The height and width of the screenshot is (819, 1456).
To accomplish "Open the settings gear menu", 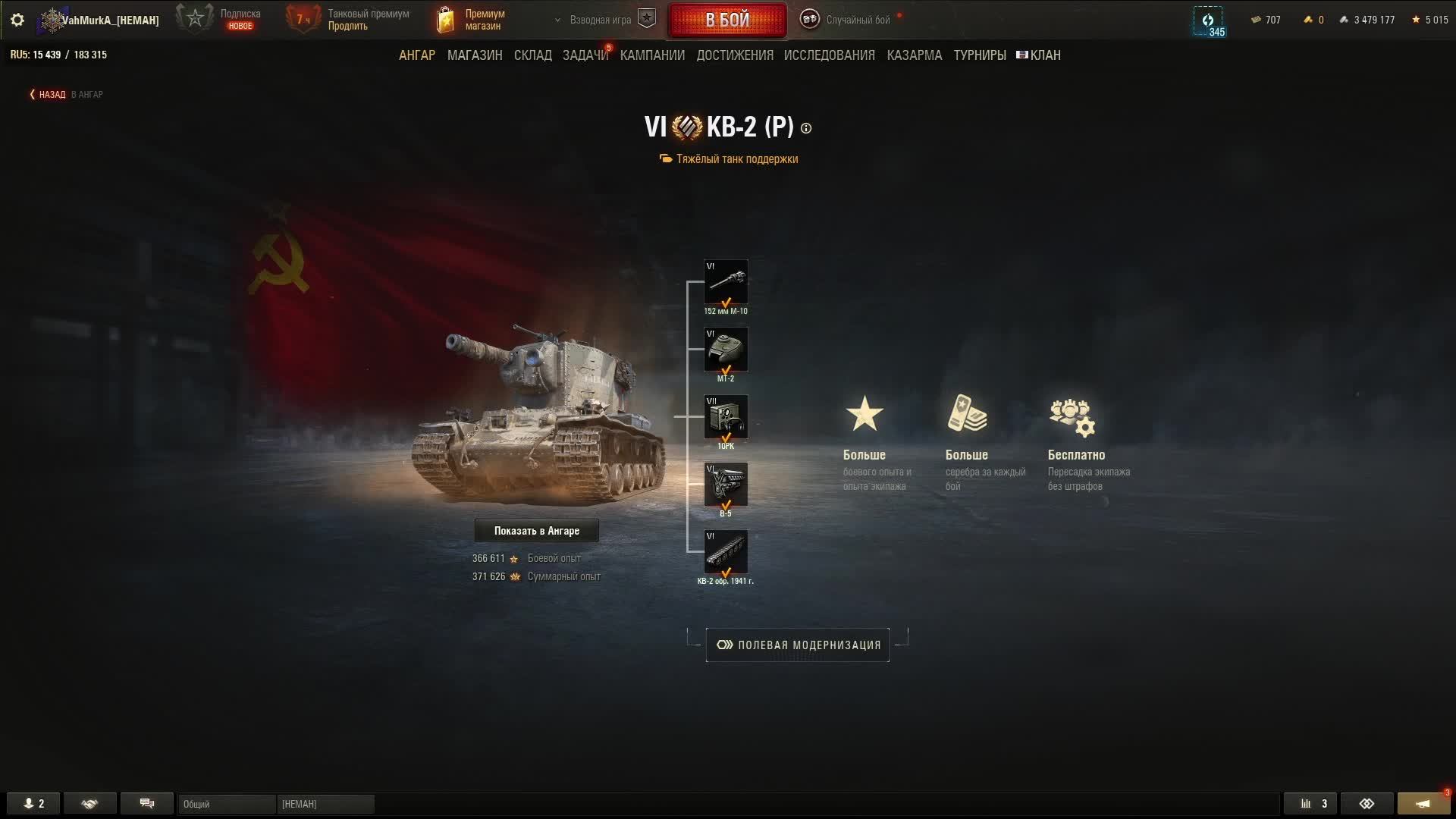I will coord(17,20).
